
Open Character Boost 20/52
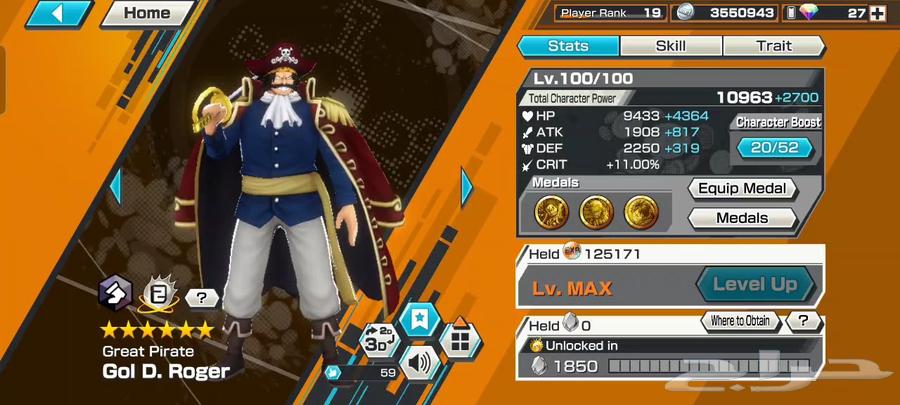[777, 147]
